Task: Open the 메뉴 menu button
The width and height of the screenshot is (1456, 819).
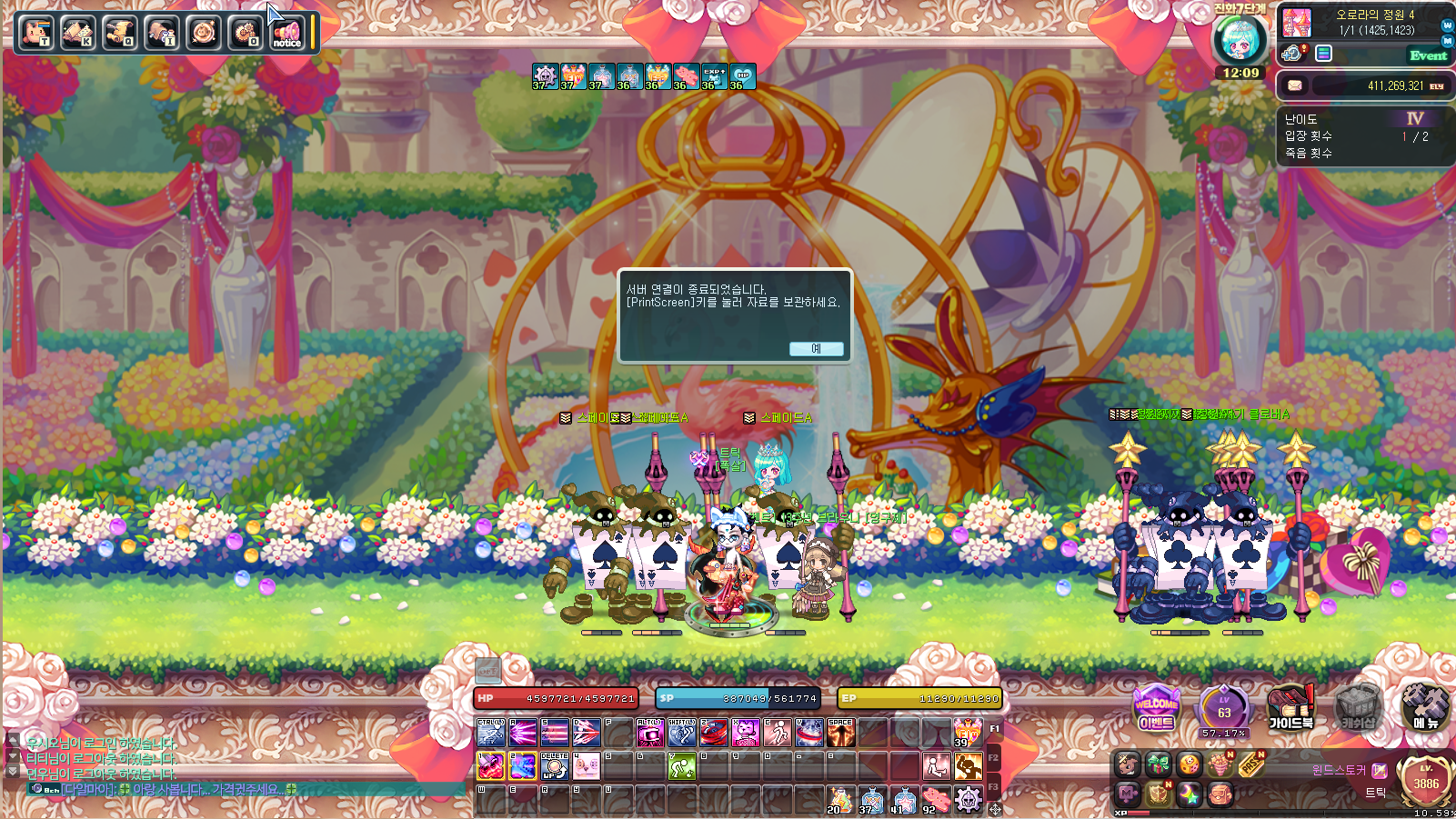Action: coord(1425,708)
